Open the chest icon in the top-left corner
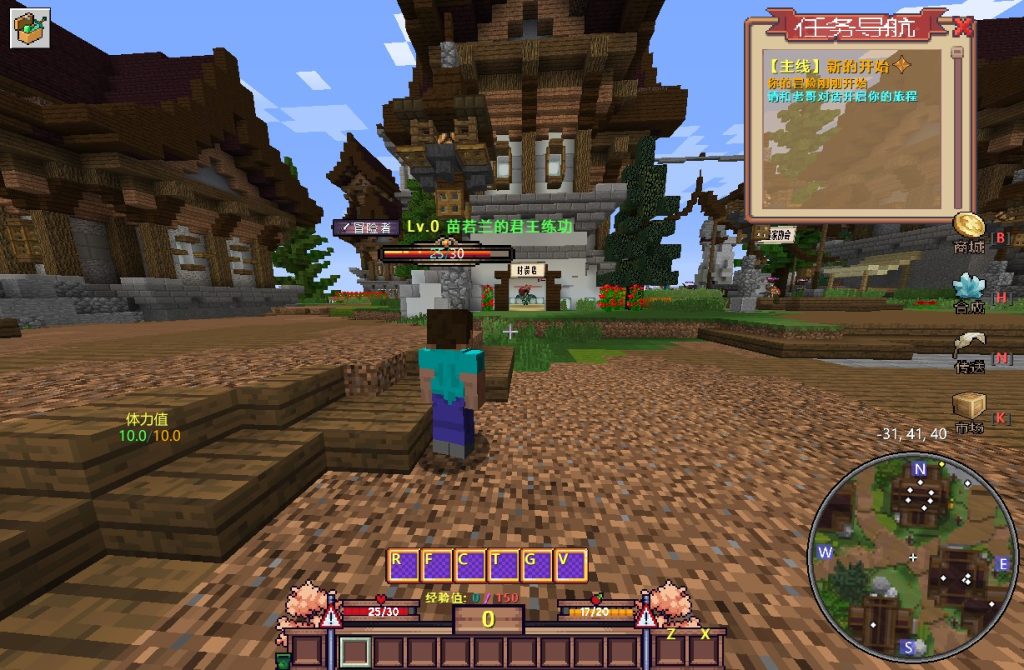Image resolution: width=1024 pixels, height=670 pixels. [x=30, y=27]
